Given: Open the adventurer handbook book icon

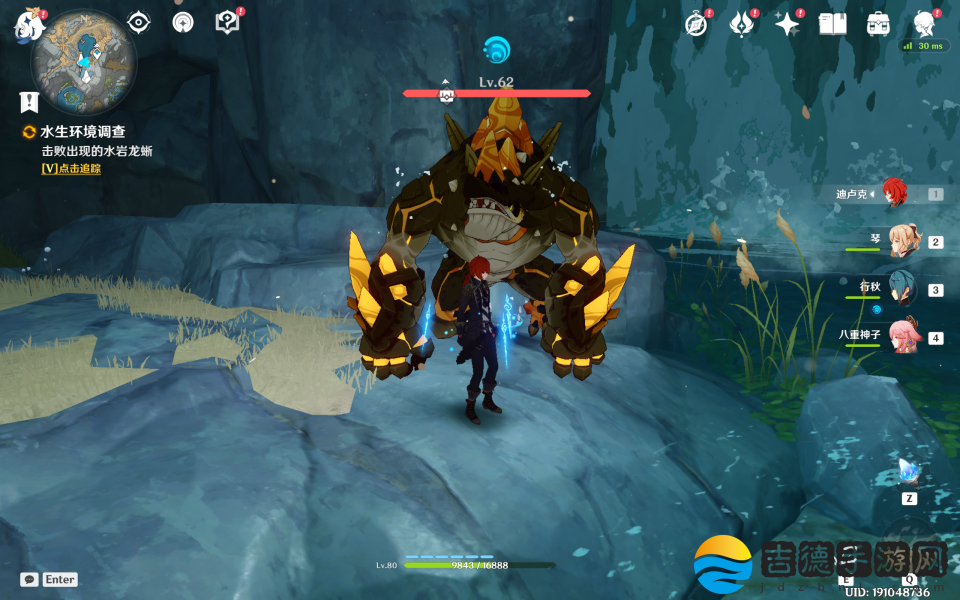Looking at the screenshot, I should (832, 24).
